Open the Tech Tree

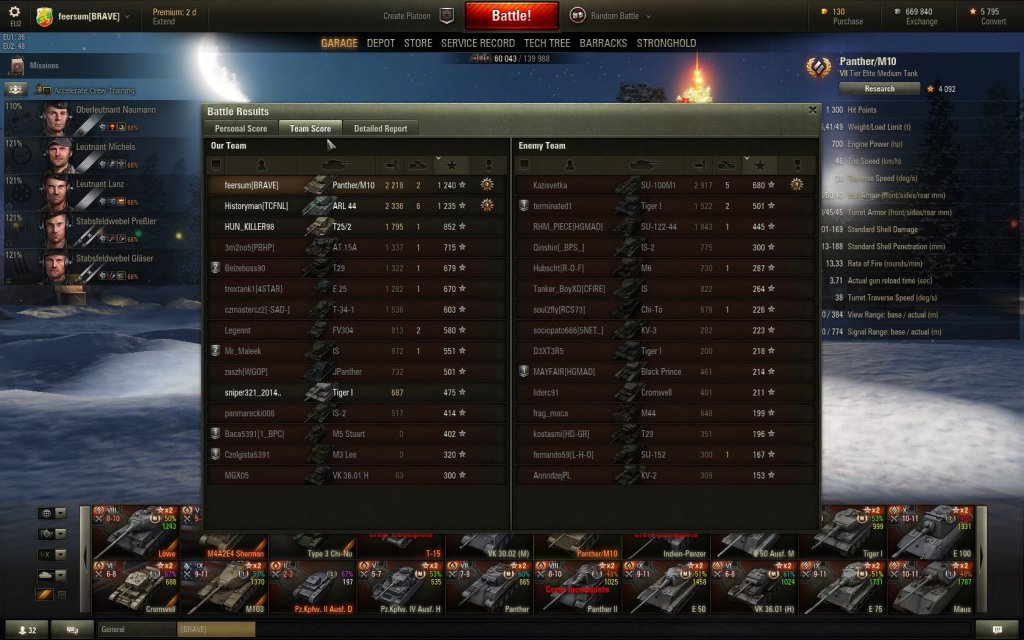[548, 44]
